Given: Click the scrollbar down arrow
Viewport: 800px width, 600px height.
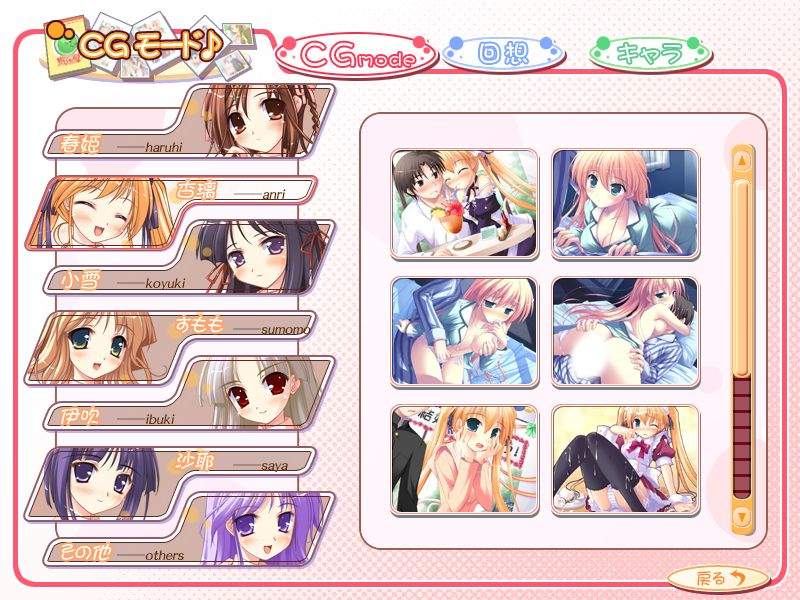Looking at the screenshot, I should pos(741,516).
